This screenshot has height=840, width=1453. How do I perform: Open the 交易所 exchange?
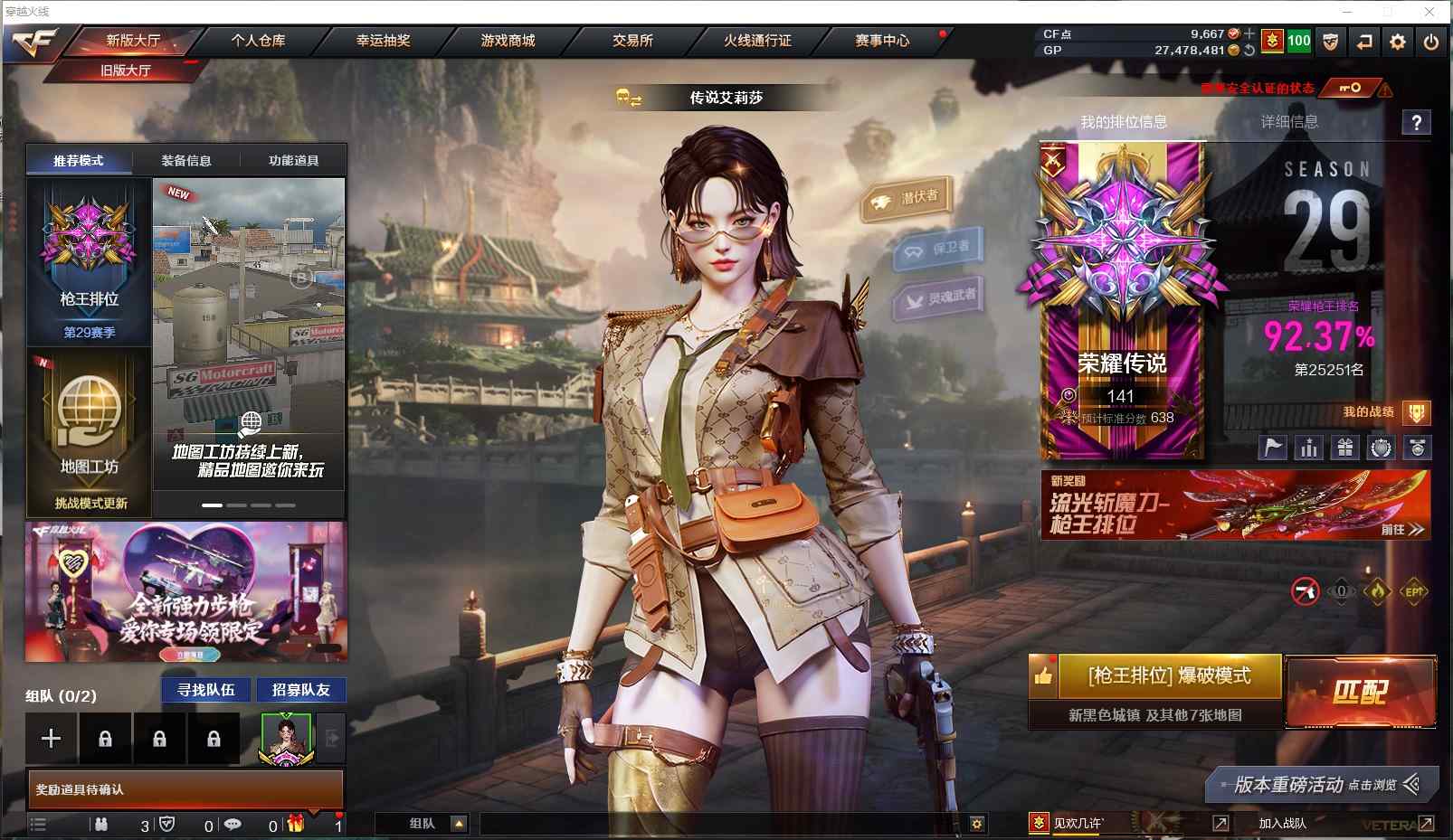pyautogui.click(x=632, y=41)
